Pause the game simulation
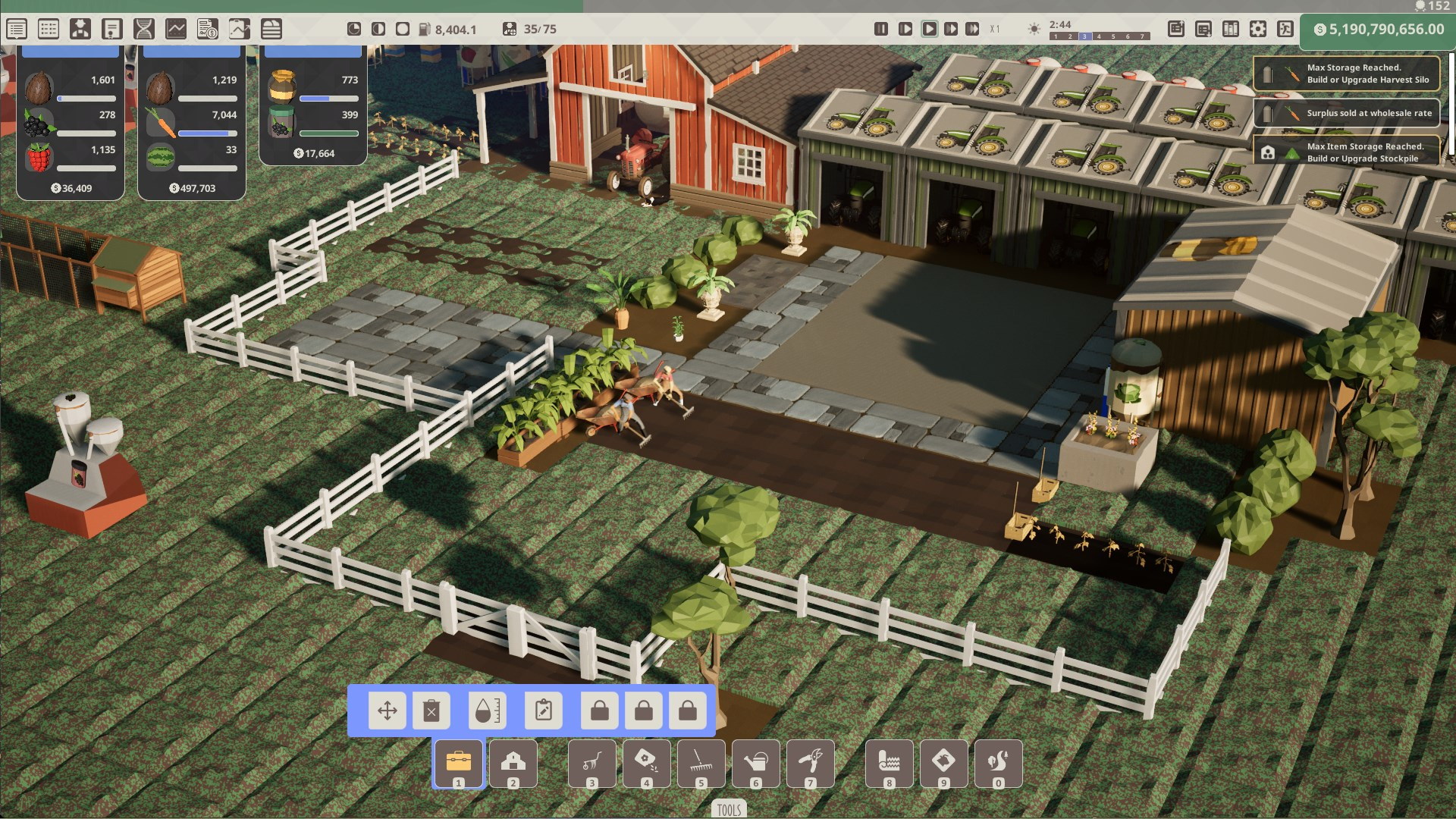 click(x=880, y=29)
